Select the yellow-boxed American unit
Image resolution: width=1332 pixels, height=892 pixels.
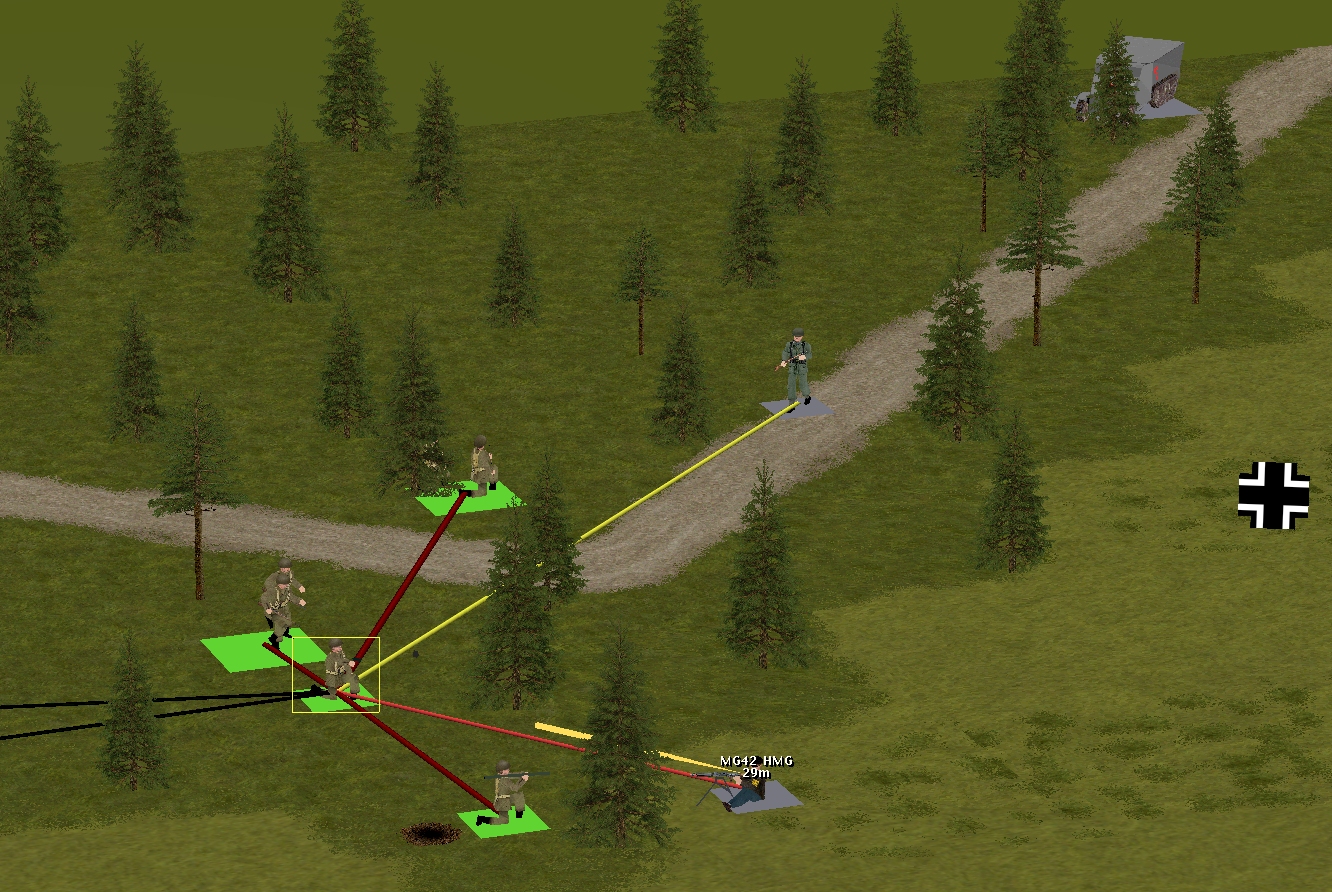click(x=338, y=670)
